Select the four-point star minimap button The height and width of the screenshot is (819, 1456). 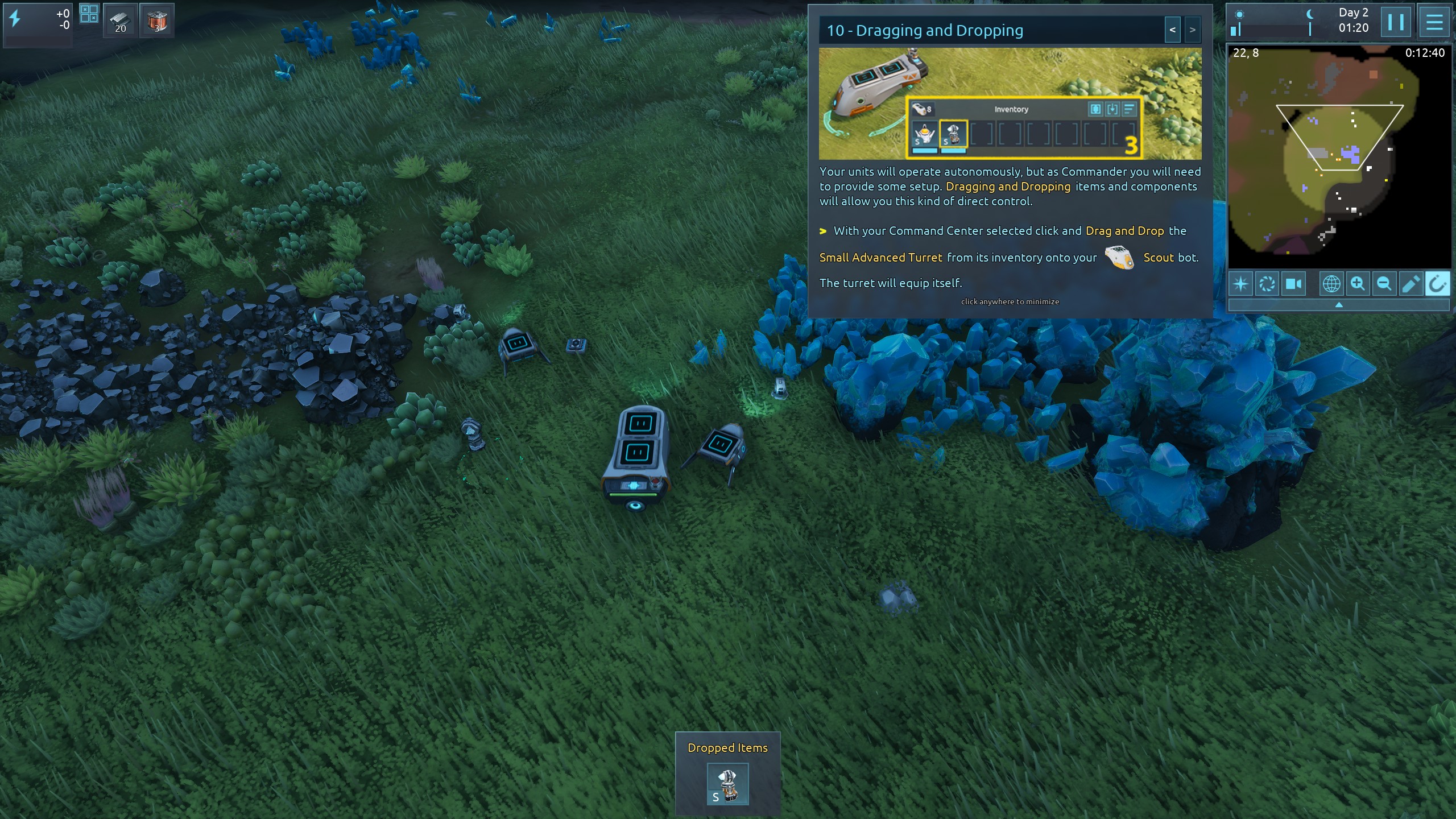(1241, 284)
